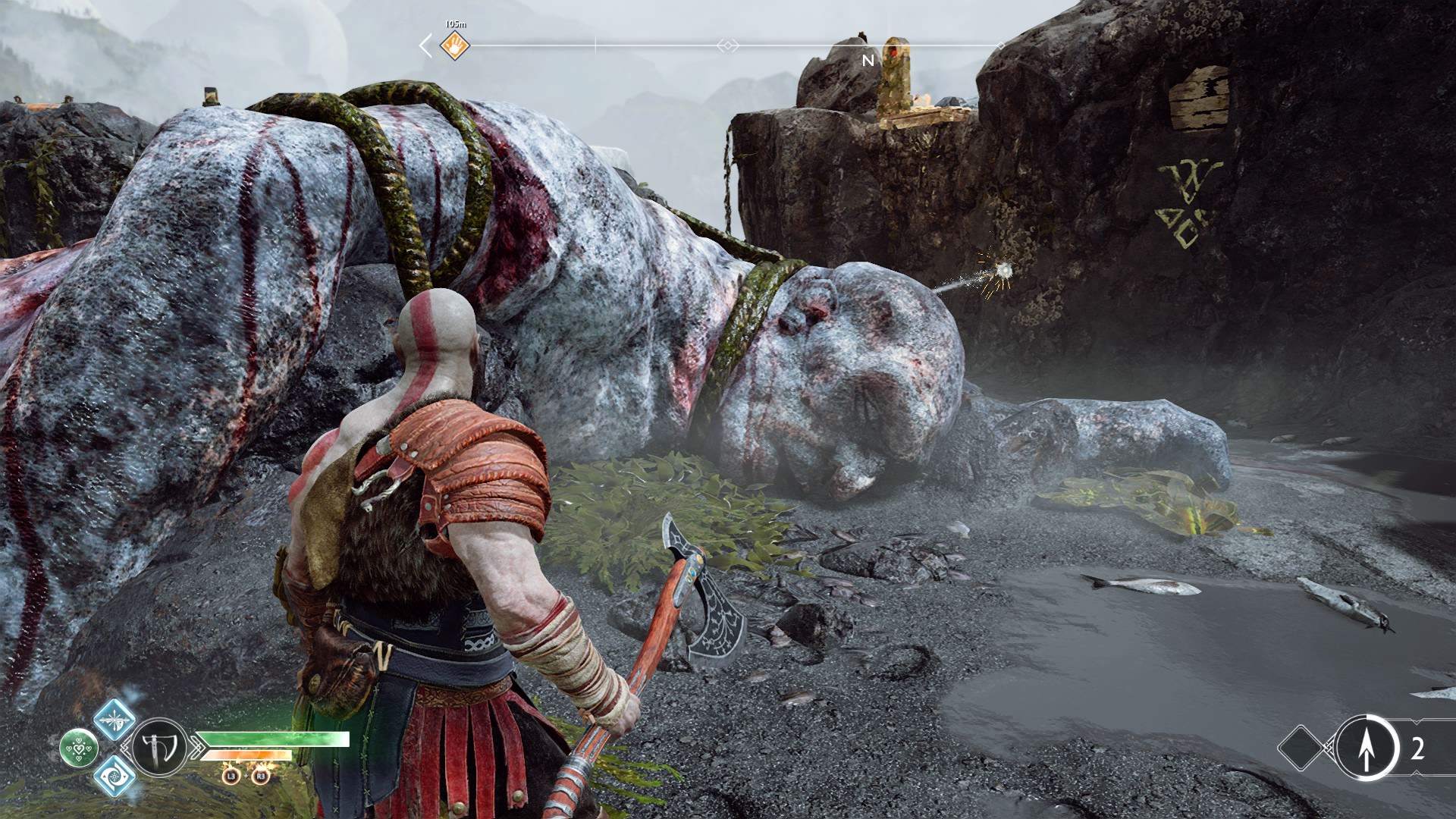This screenshot has width=1456, height=819.
Task: Trigger the upper blue runic attack diamond
Action: pyautogui.click(x=115, y=719)
